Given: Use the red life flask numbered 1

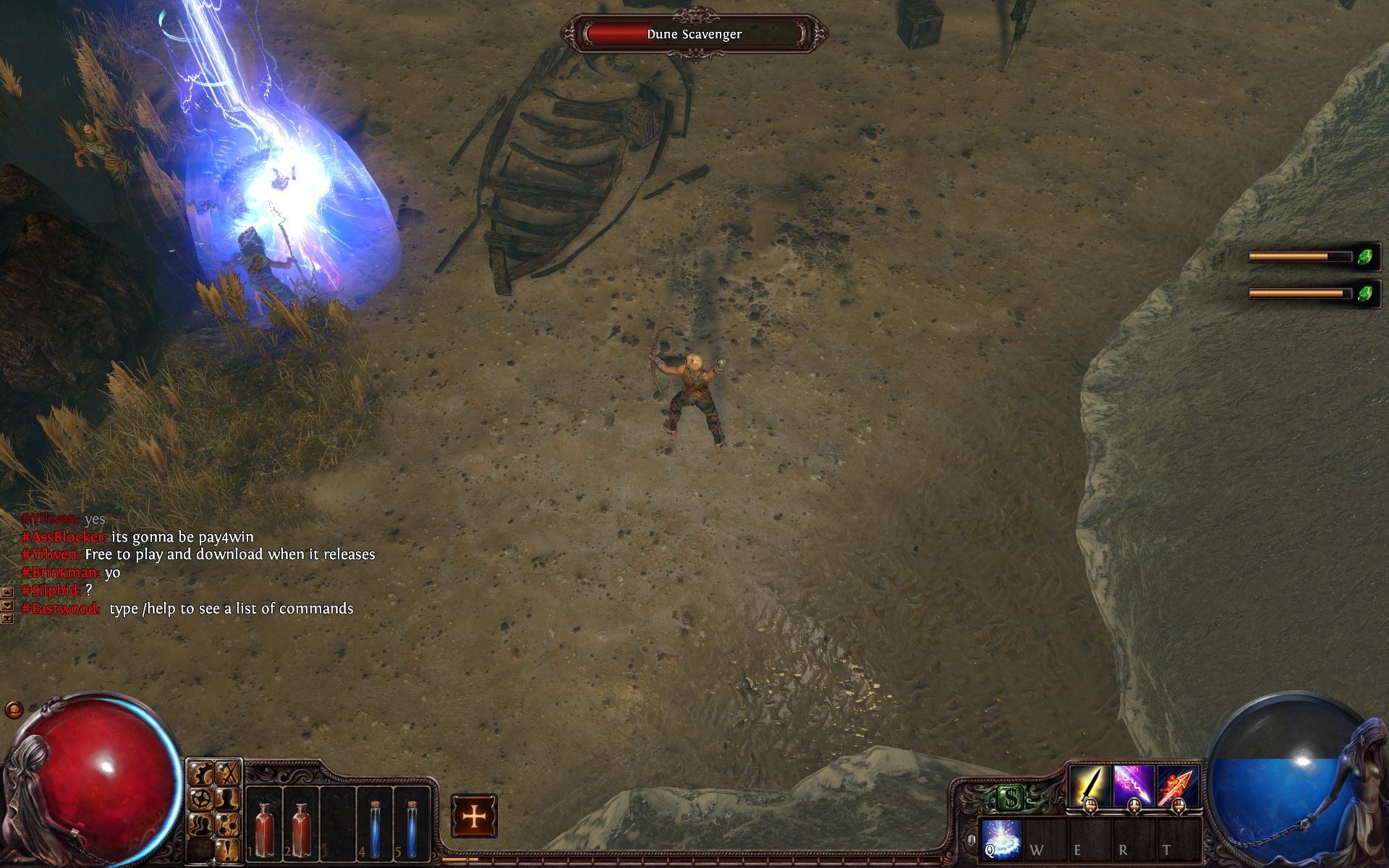Looking at the screenshot, I should coord(264,825).
